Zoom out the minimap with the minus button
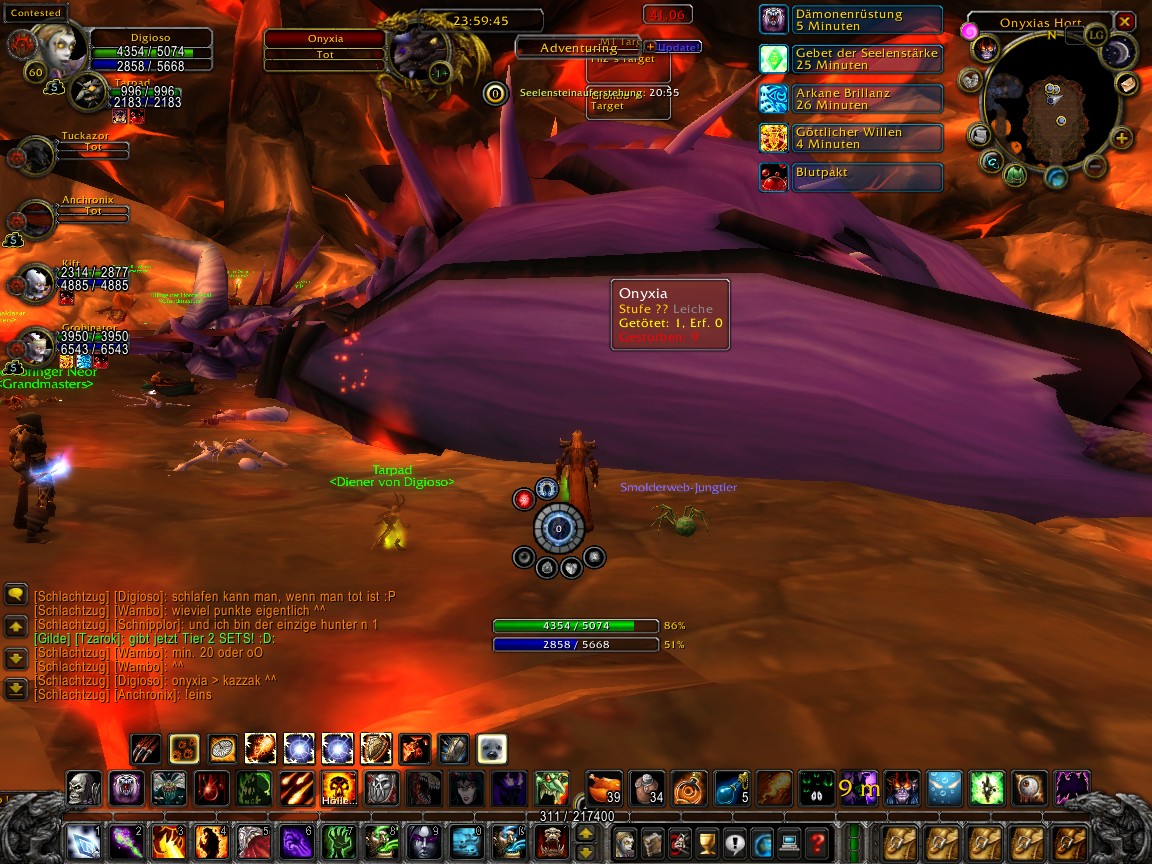1152x864 pixels. point(1095,165)
